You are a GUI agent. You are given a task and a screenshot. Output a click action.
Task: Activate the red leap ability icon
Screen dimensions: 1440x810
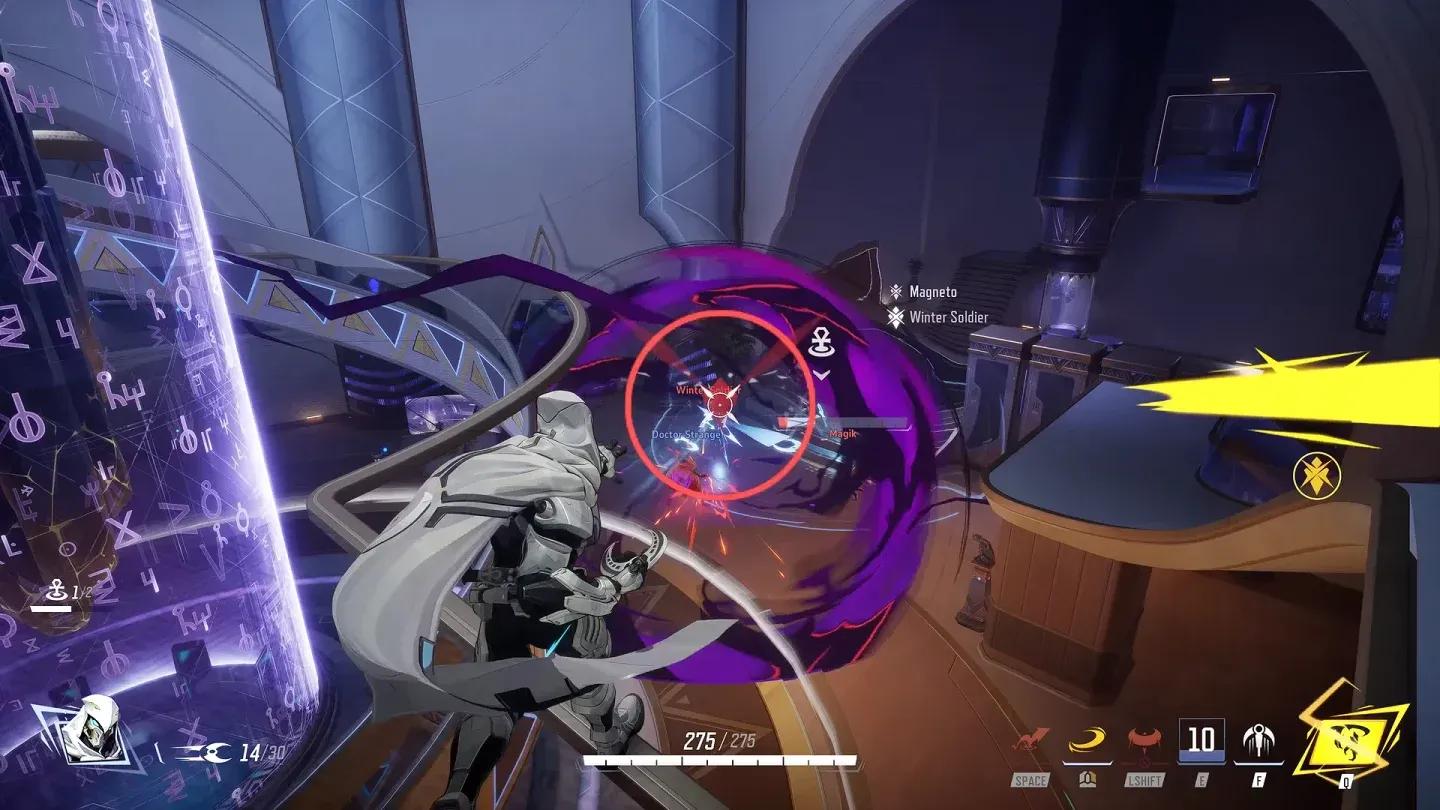[1032, 742]
